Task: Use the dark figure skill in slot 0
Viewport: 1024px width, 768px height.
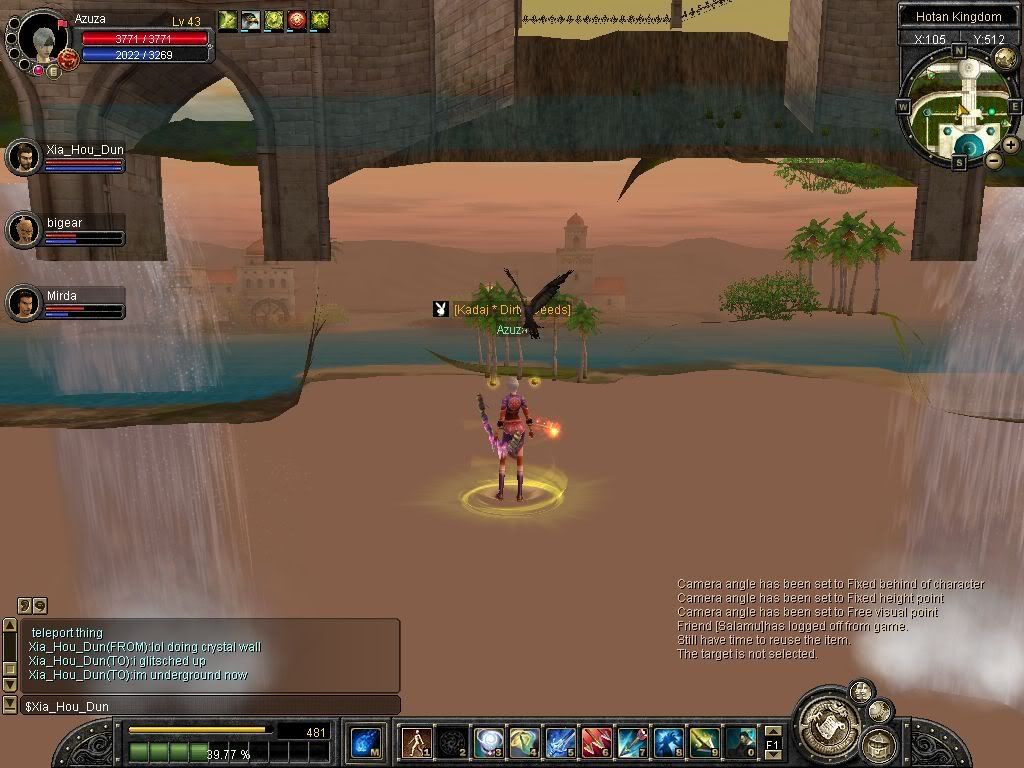Action: click(x=741, y=743)
